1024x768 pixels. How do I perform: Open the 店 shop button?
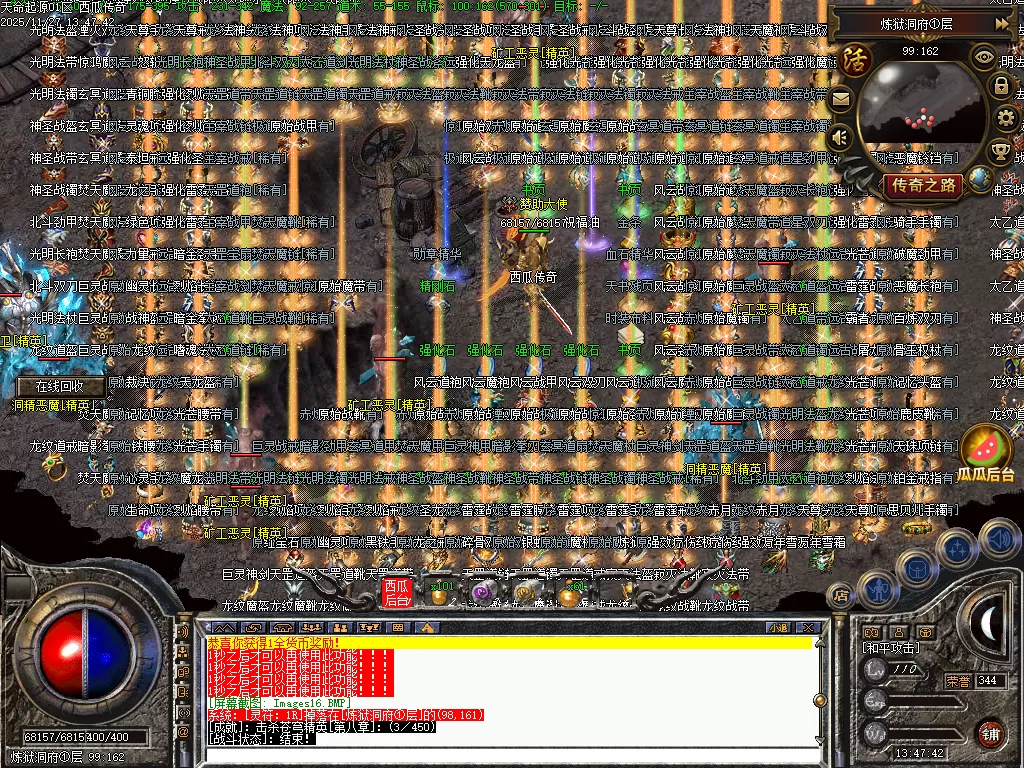coord(841,596)
